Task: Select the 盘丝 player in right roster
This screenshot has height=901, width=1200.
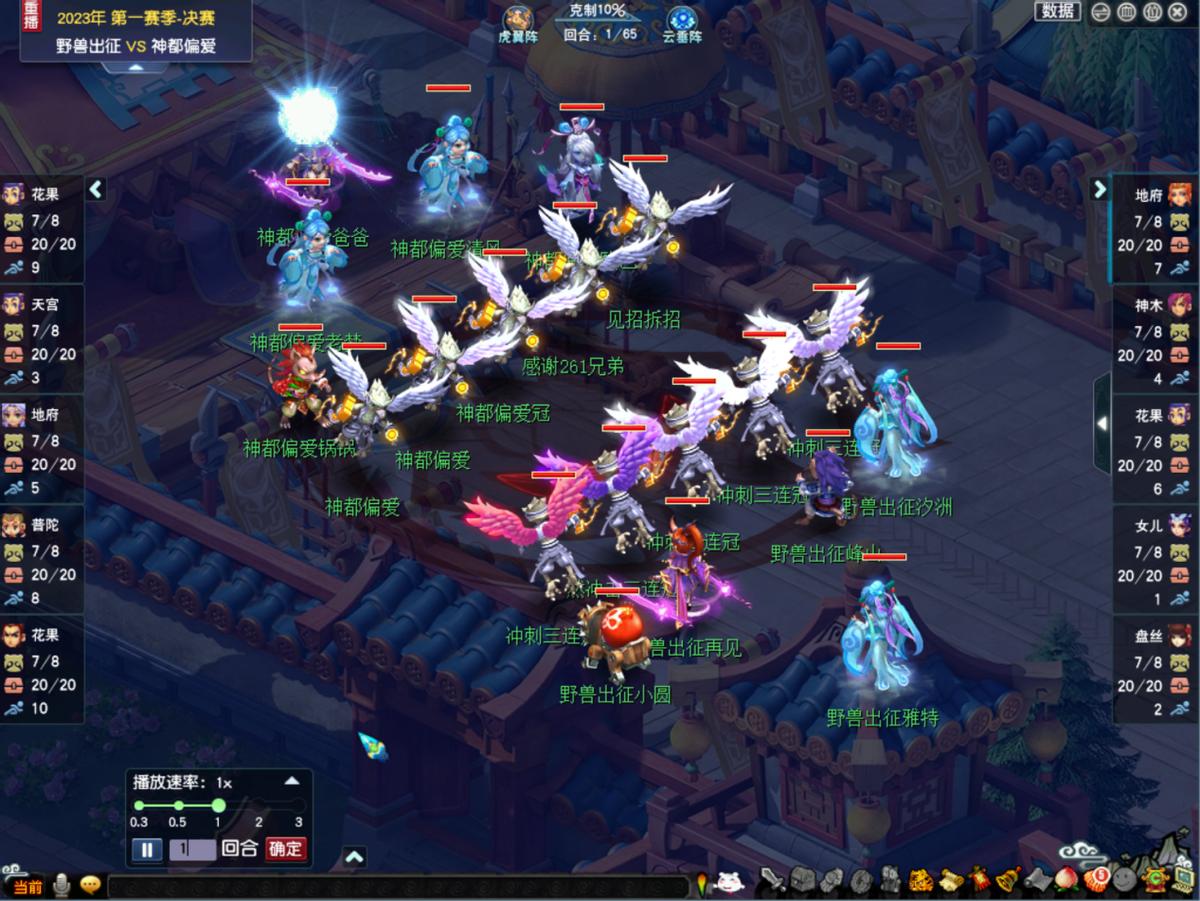Action: 1155,660
